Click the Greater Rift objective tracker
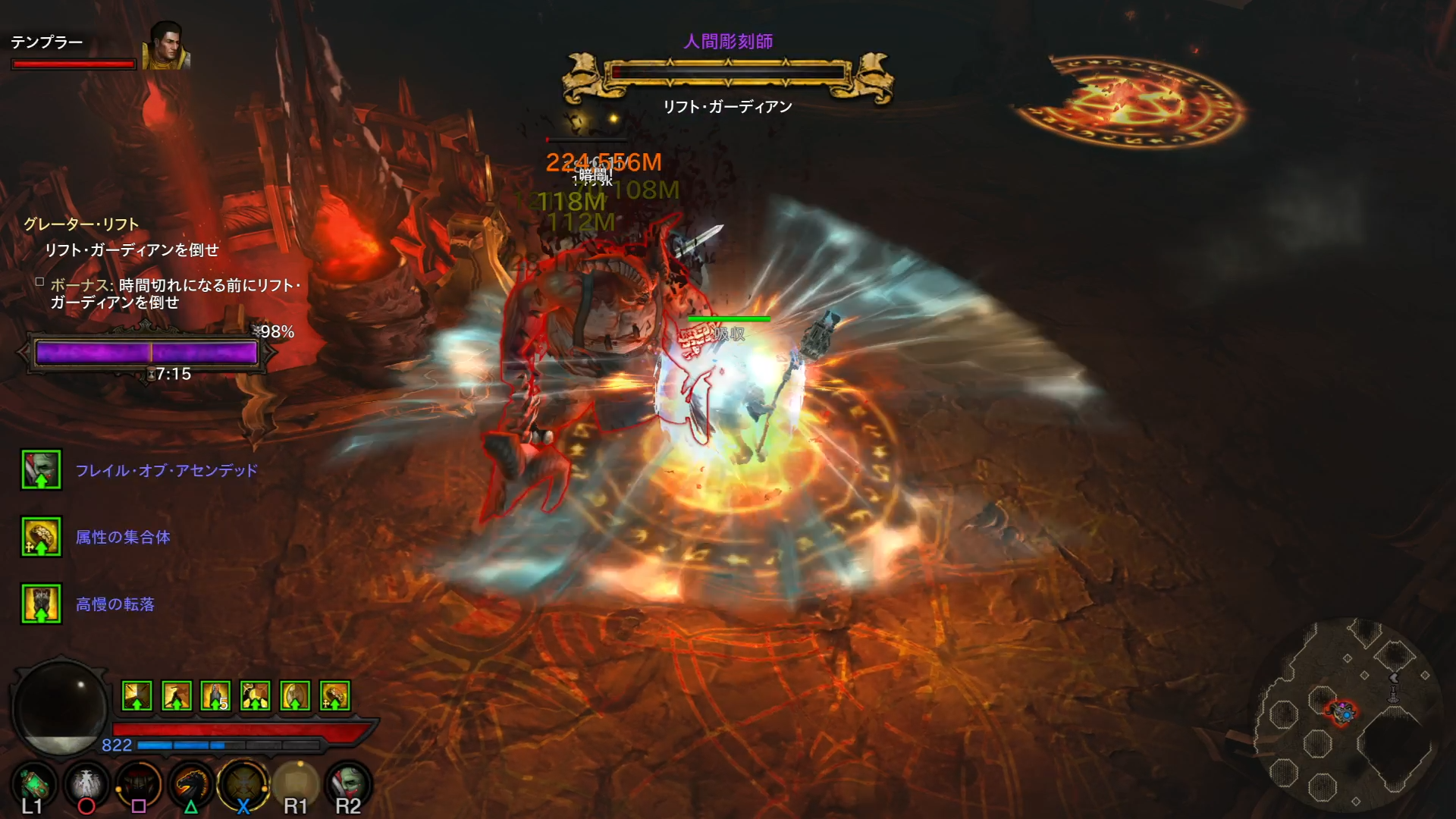Screen dimensions: 1456x819 [81, 224]
